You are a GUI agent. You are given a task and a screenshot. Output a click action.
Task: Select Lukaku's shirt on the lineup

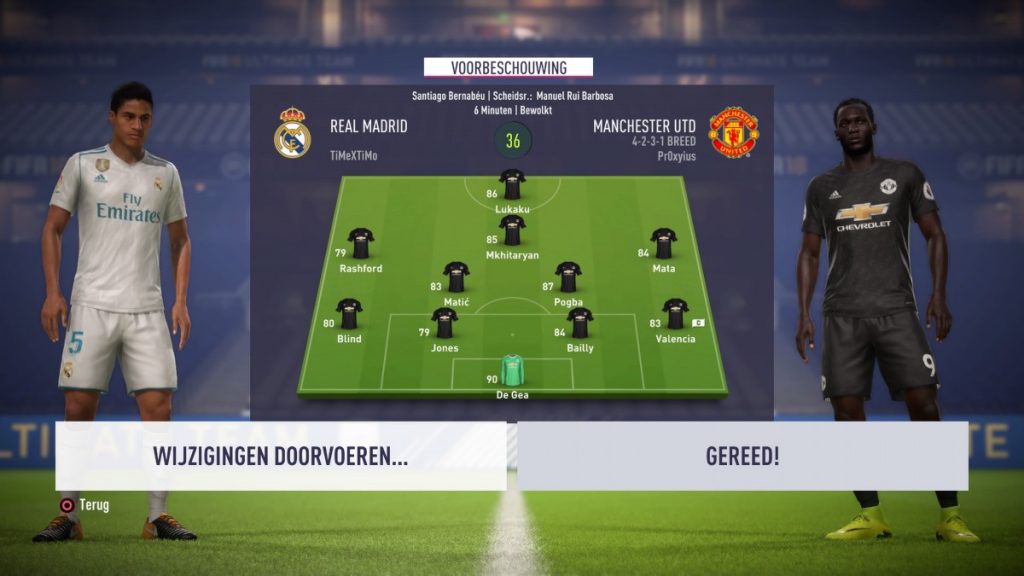(512, 185)
